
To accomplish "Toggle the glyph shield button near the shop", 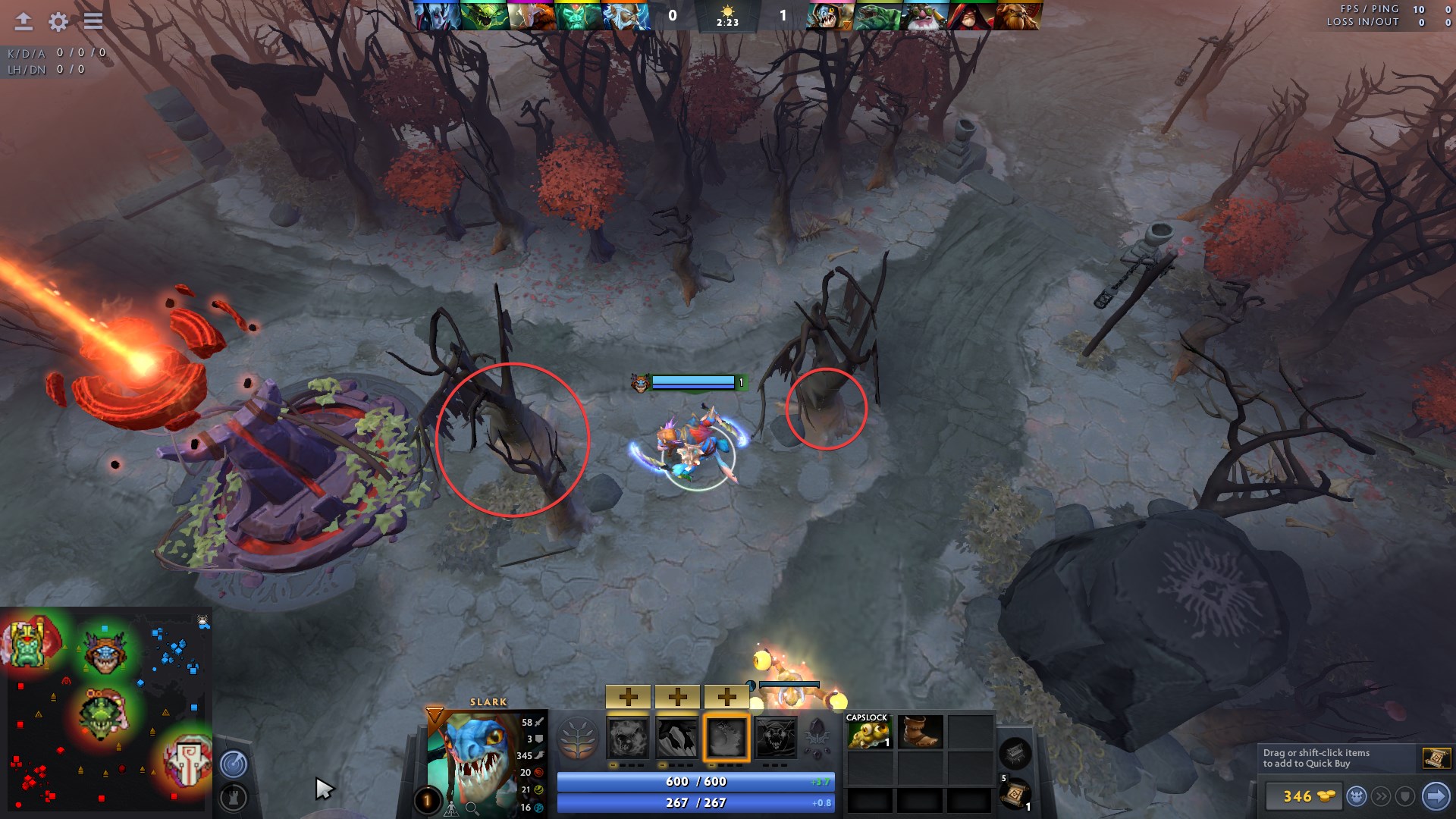I will (x=1407, y=796).
